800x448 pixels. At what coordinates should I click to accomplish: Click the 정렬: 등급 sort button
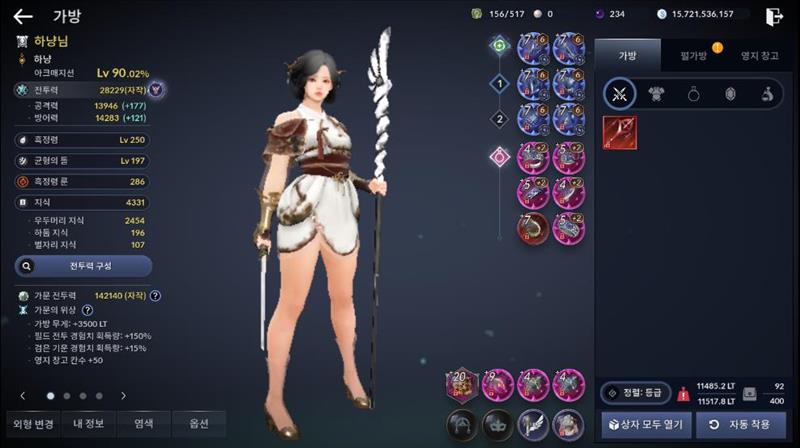point(635,394)
